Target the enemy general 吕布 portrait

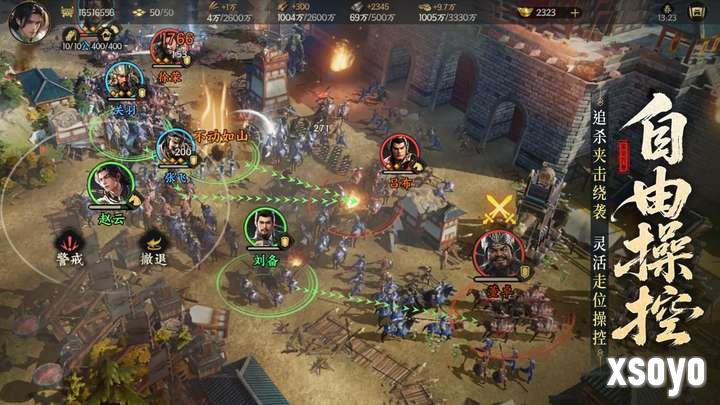399,154
